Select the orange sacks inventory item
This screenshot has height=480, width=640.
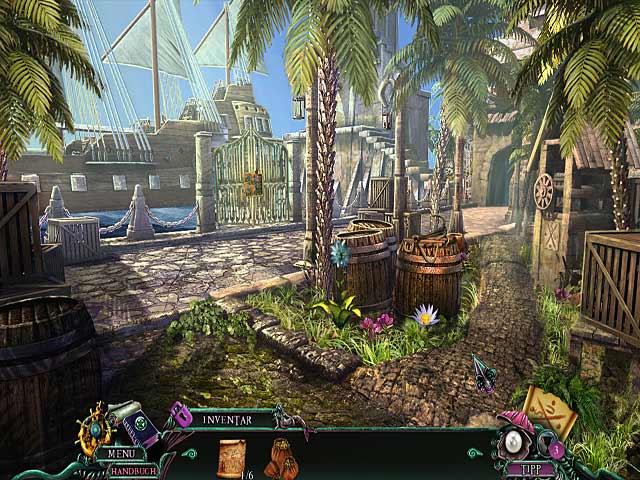(x=283, y=459)
